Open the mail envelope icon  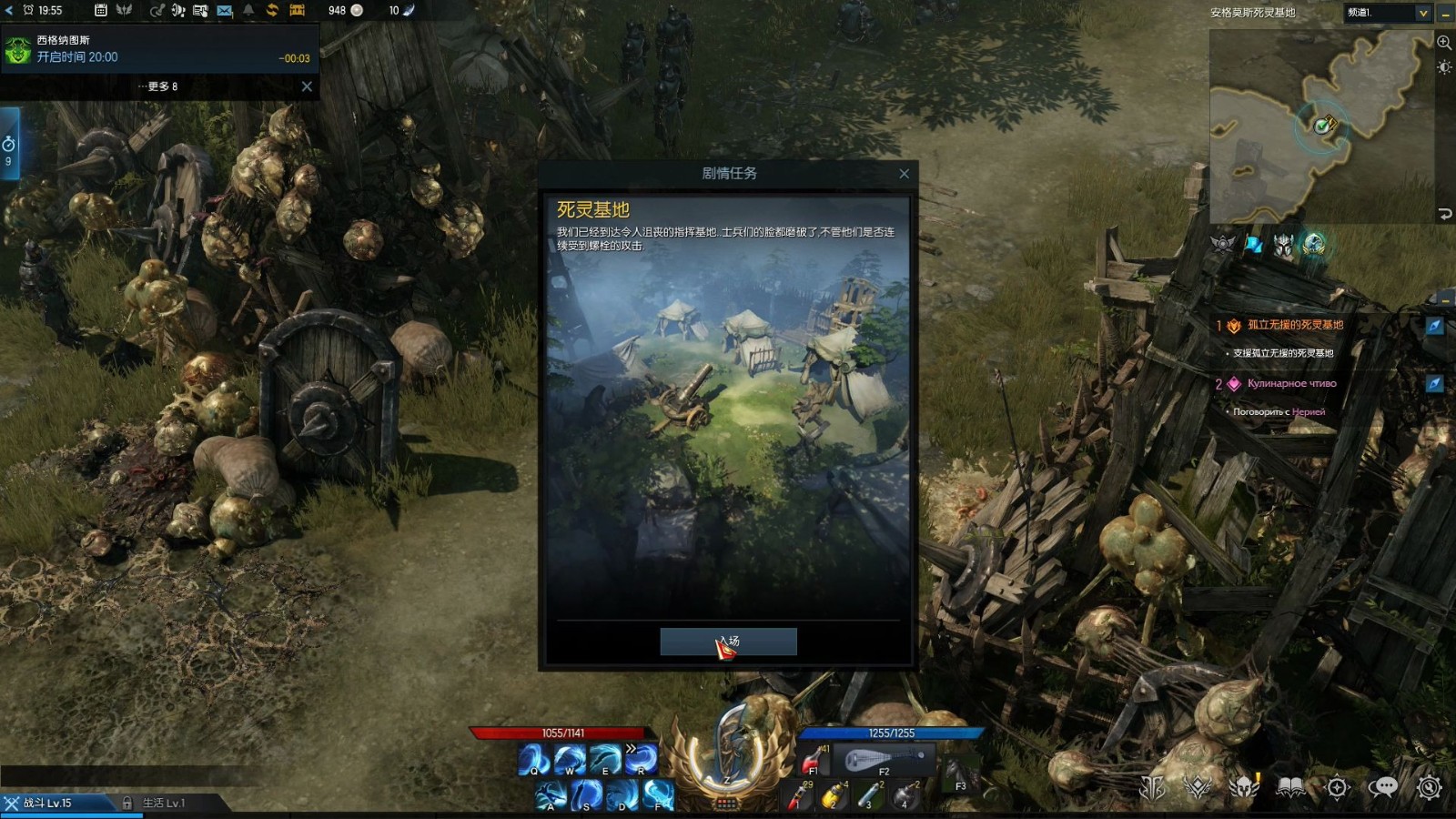(224, 11)
